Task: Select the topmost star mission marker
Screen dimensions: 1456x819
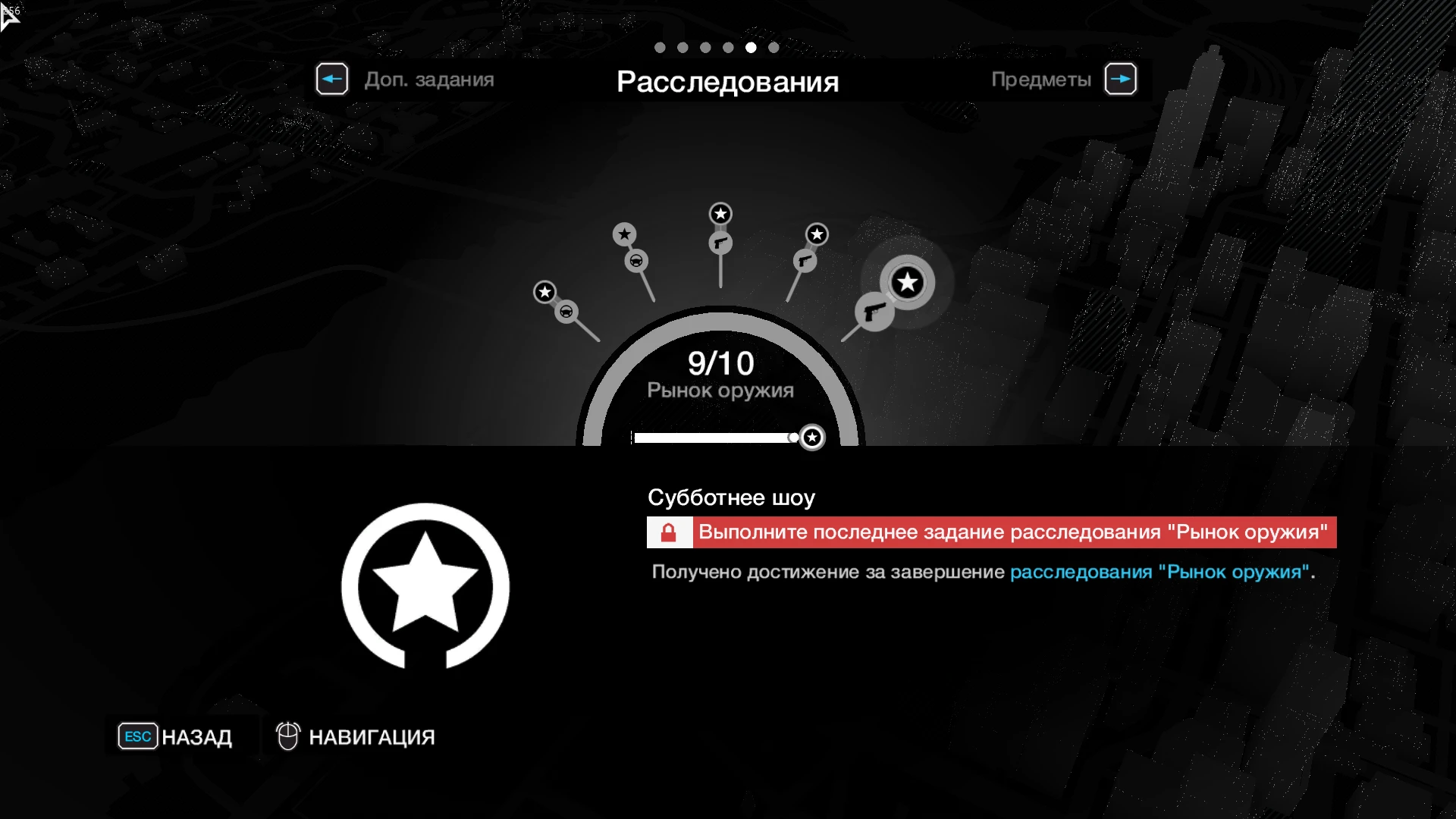Action: (720, 215)
